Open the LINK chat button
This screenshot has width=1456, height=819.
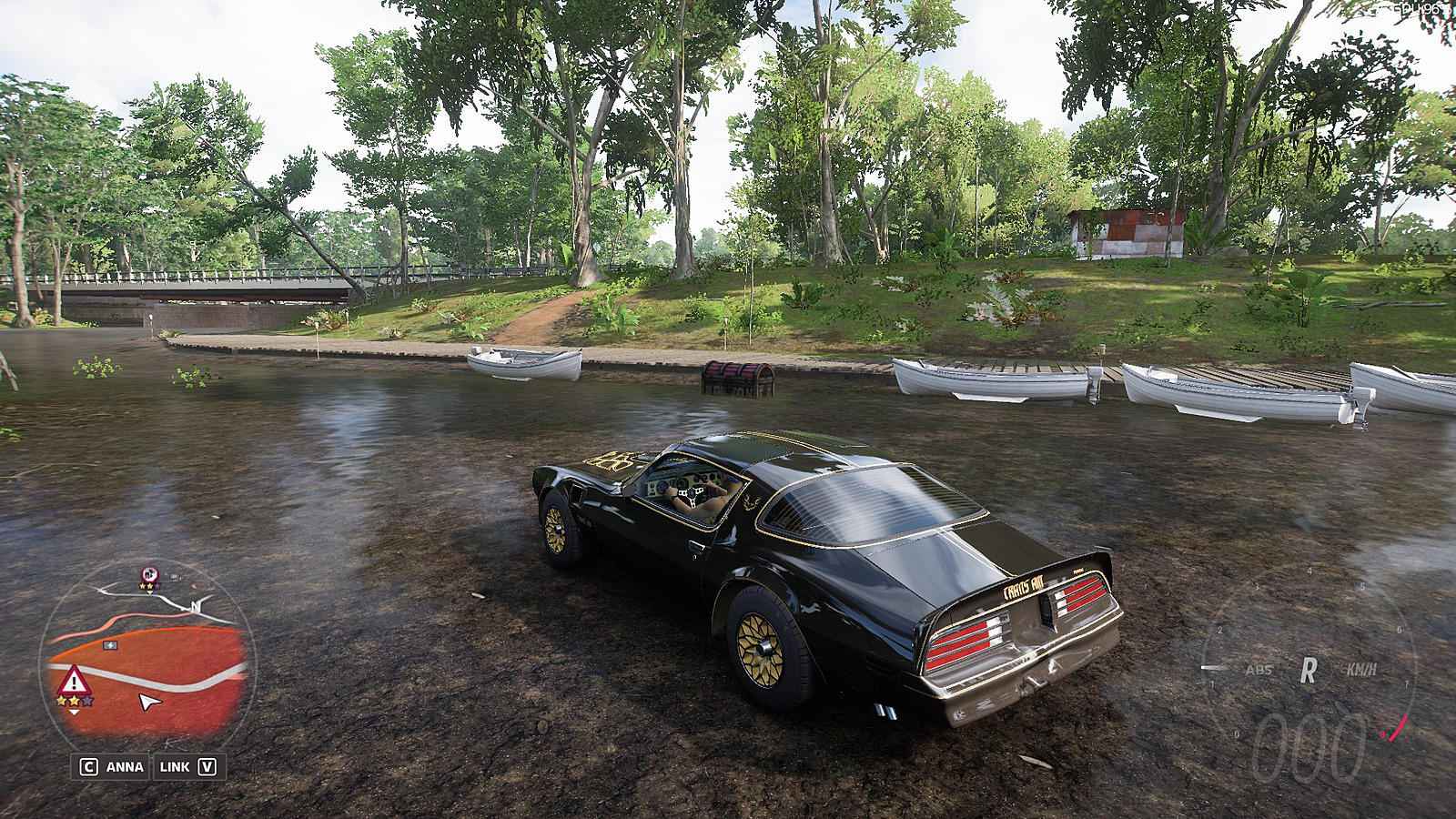point(187,766)
